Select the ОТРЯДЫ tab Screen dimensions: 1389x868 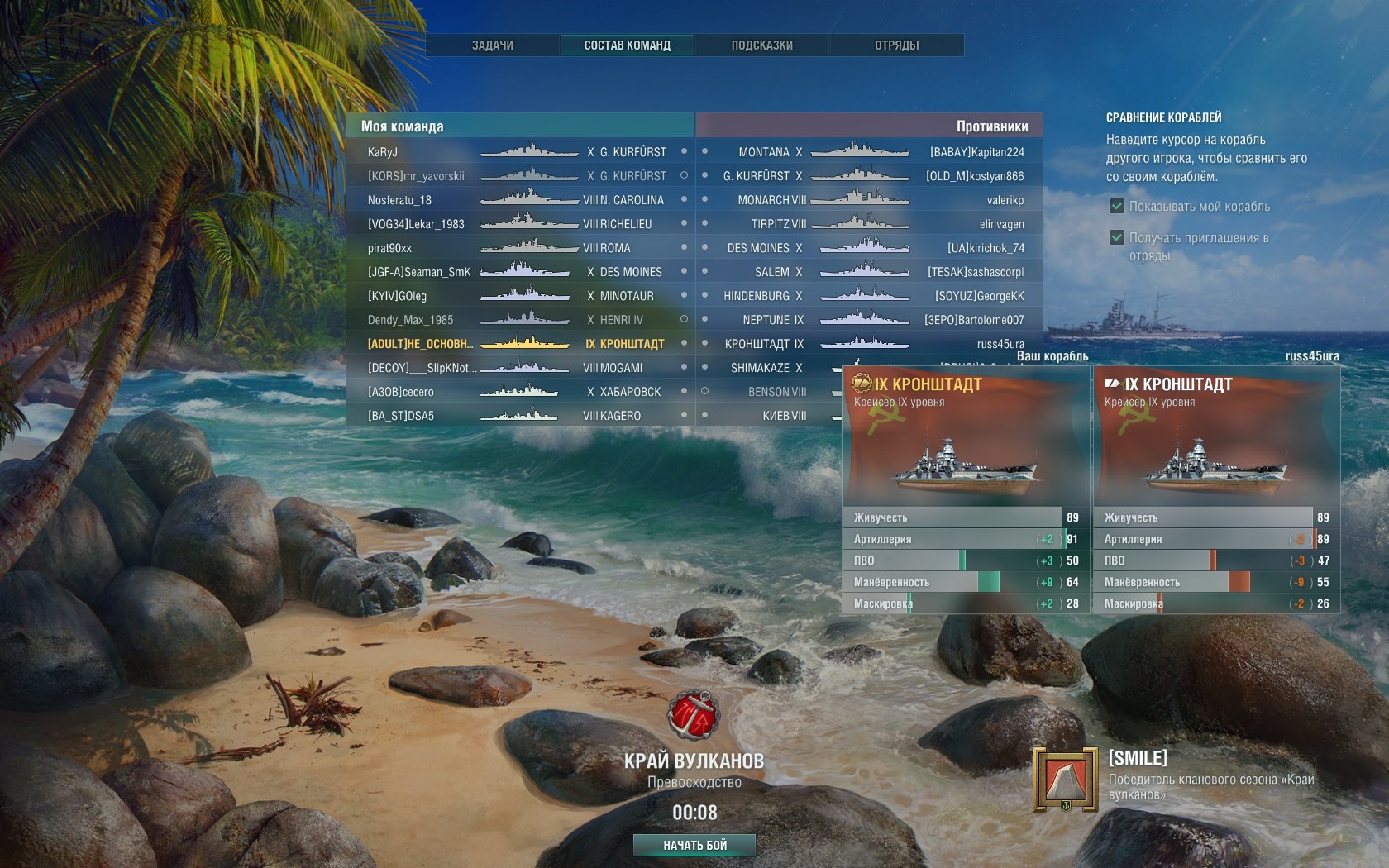point(897,45)
